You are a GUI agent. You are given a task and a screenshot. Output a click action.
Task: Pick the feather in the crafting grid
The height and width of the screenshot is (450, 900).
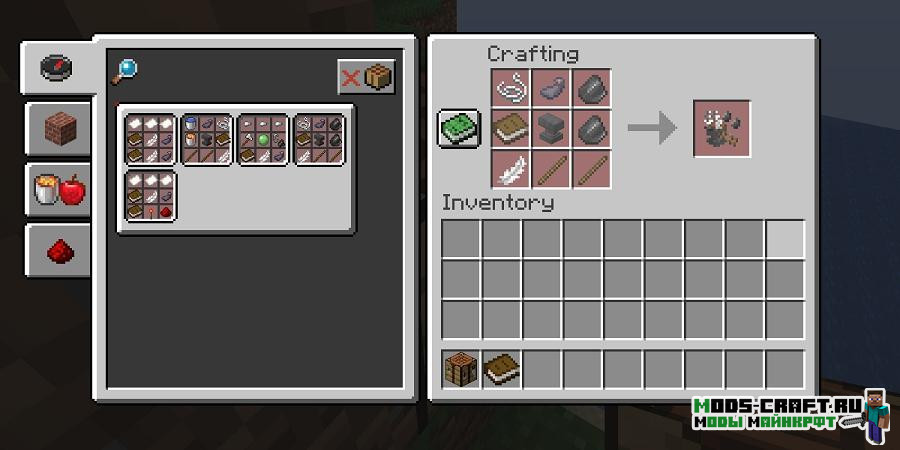coord(511,168)
